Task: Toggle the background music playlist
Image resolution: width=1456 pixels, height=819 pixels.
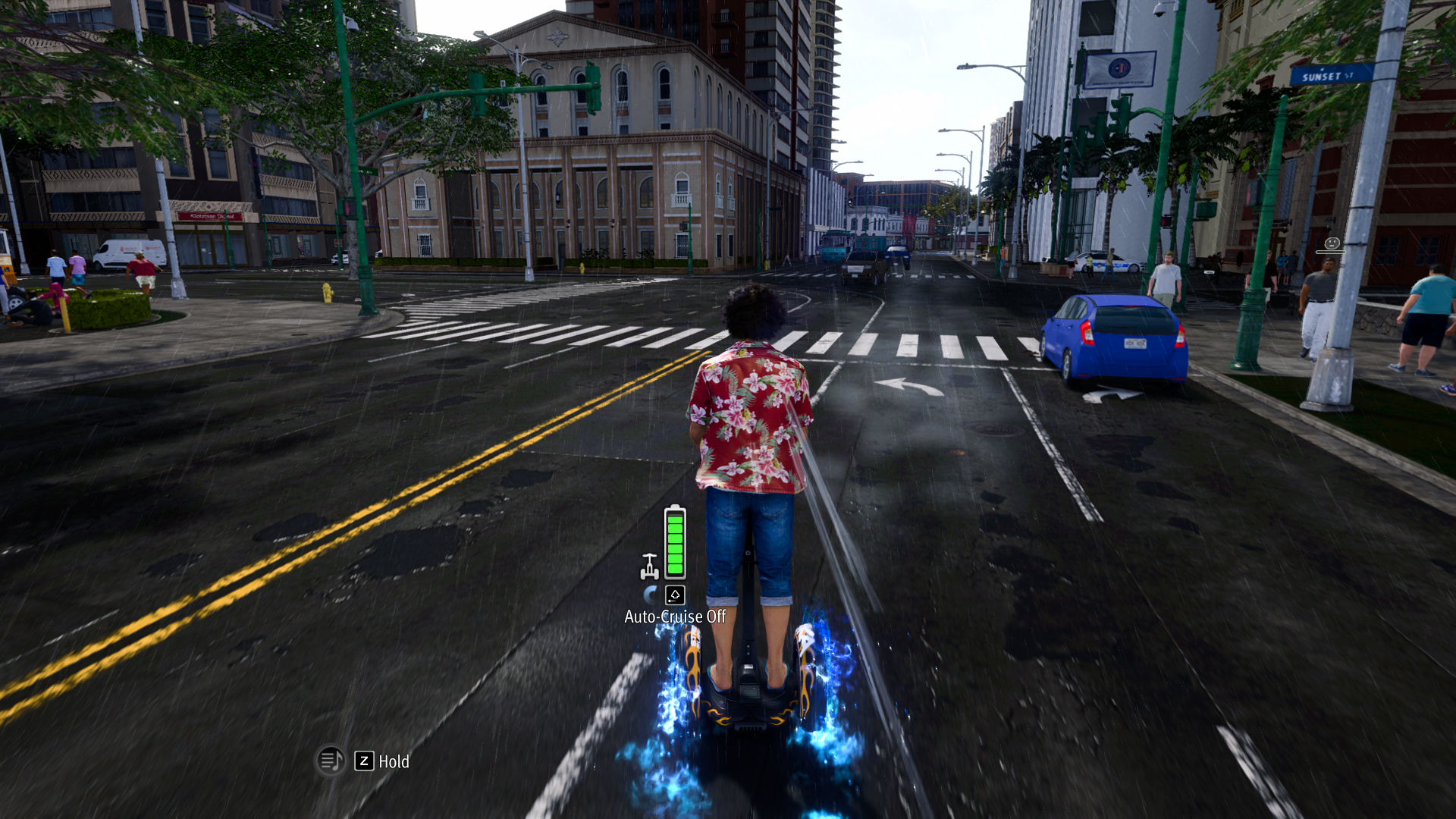Action: click(x=332, y=760)
